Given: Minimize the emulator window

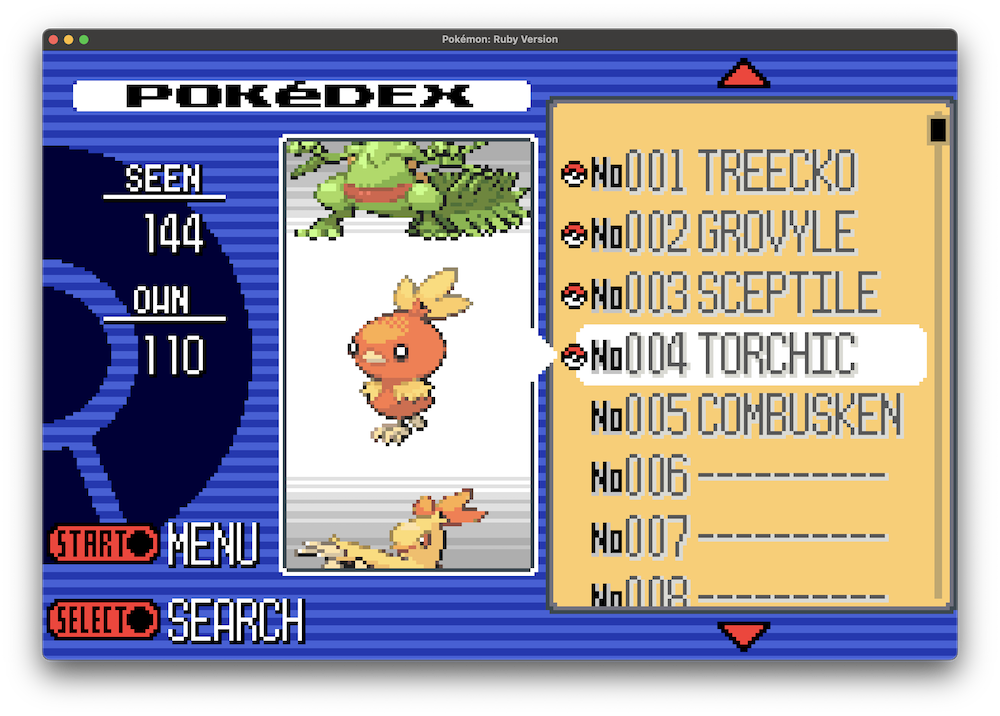Looking at the screenshot, I should [x=69, y=39].
